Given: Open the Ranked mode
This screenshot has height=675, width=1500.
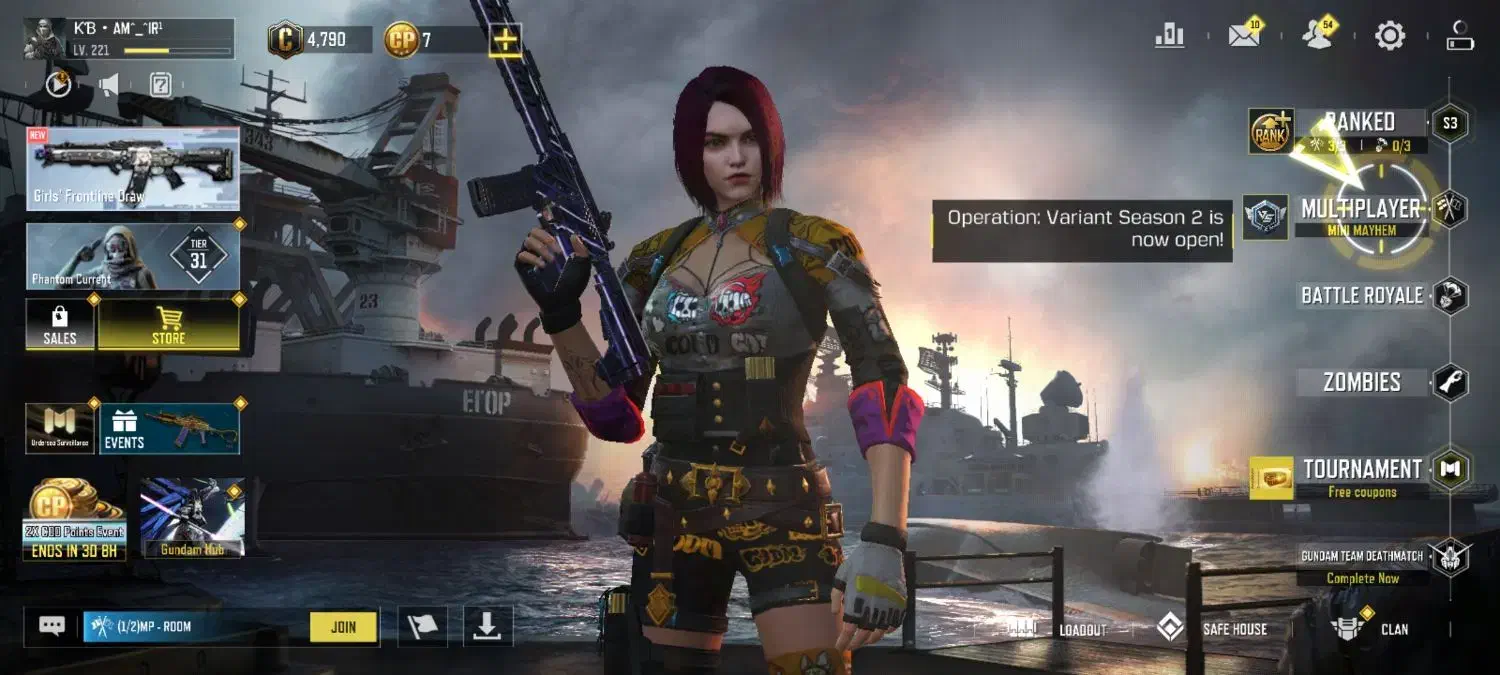Looking at the screenshot, I should (x=1360, y=123).
